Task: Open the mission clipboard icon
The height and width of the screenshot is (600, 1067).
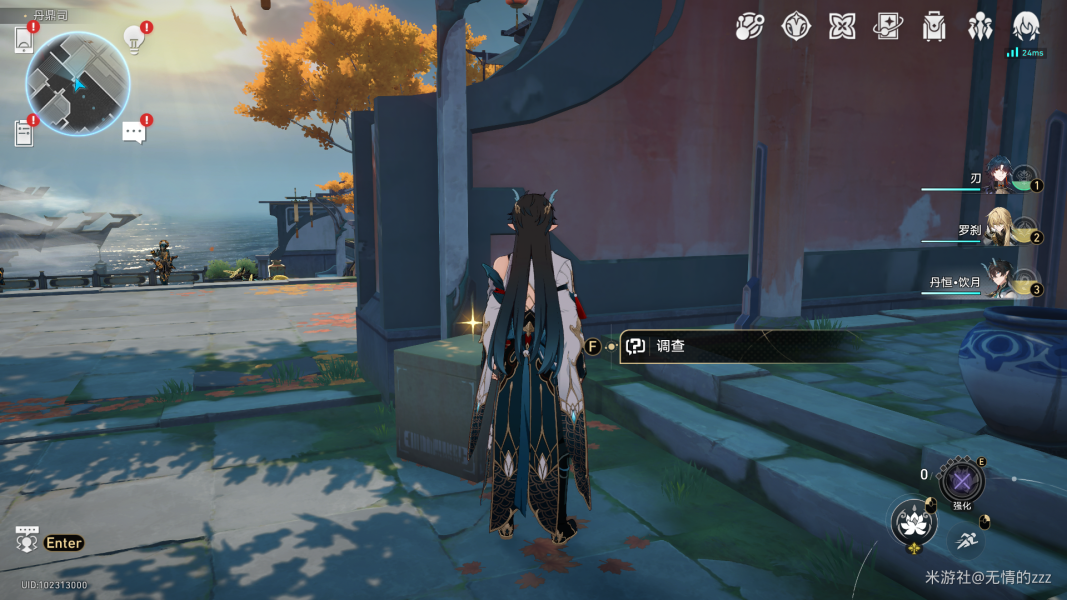Action: [x=24, y=132]
